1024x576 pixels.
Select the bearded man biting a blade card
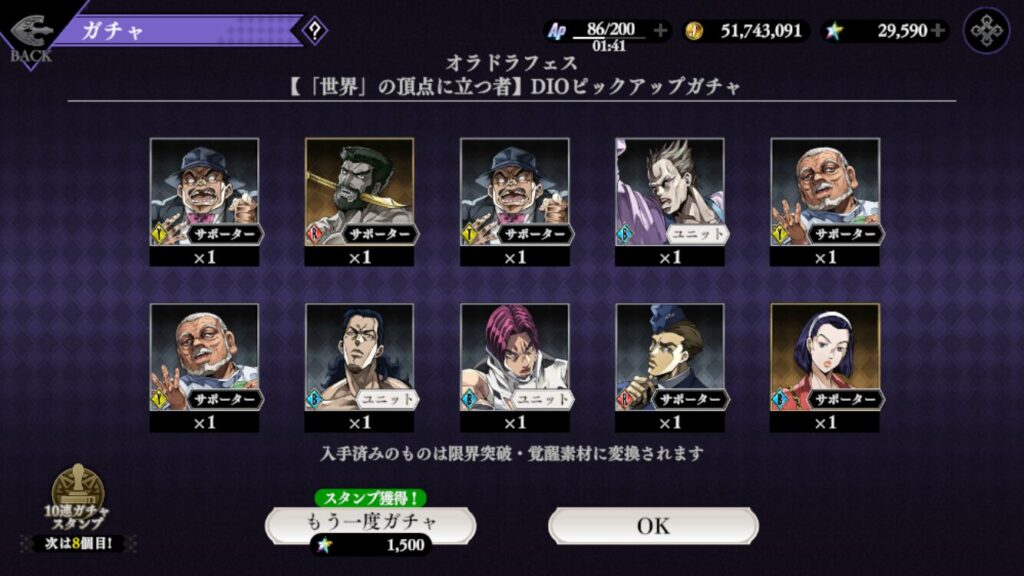pyautogui.click(x=359, y=192)
